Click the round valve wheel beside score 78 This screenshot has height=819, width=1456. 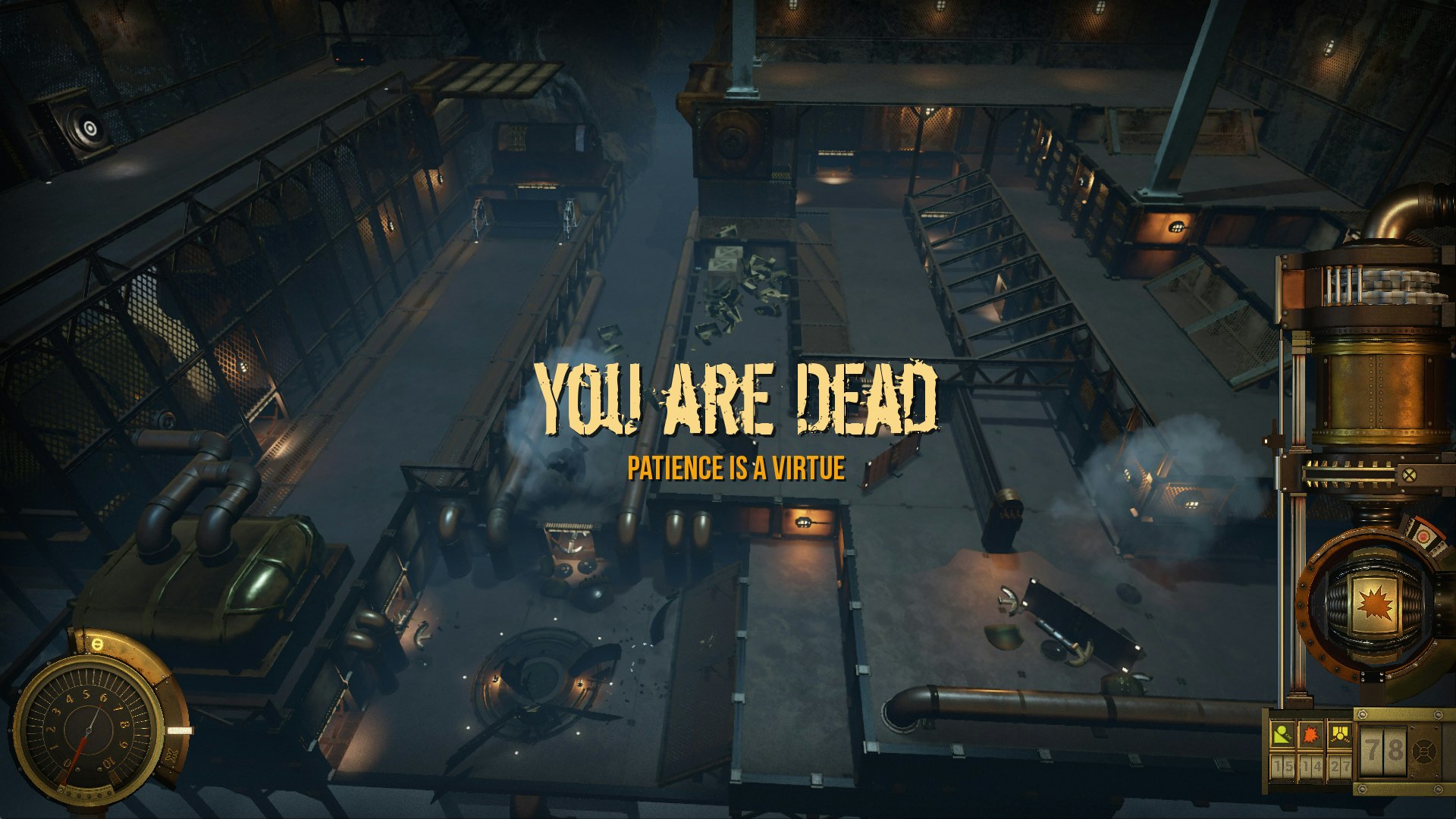point(1424,752)
